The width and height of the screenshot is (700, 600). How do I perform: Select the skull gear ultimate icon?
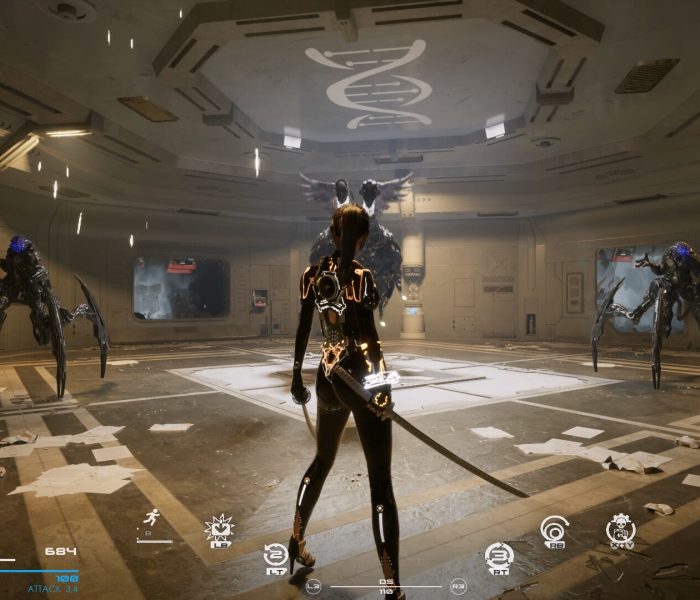[620, 528]
